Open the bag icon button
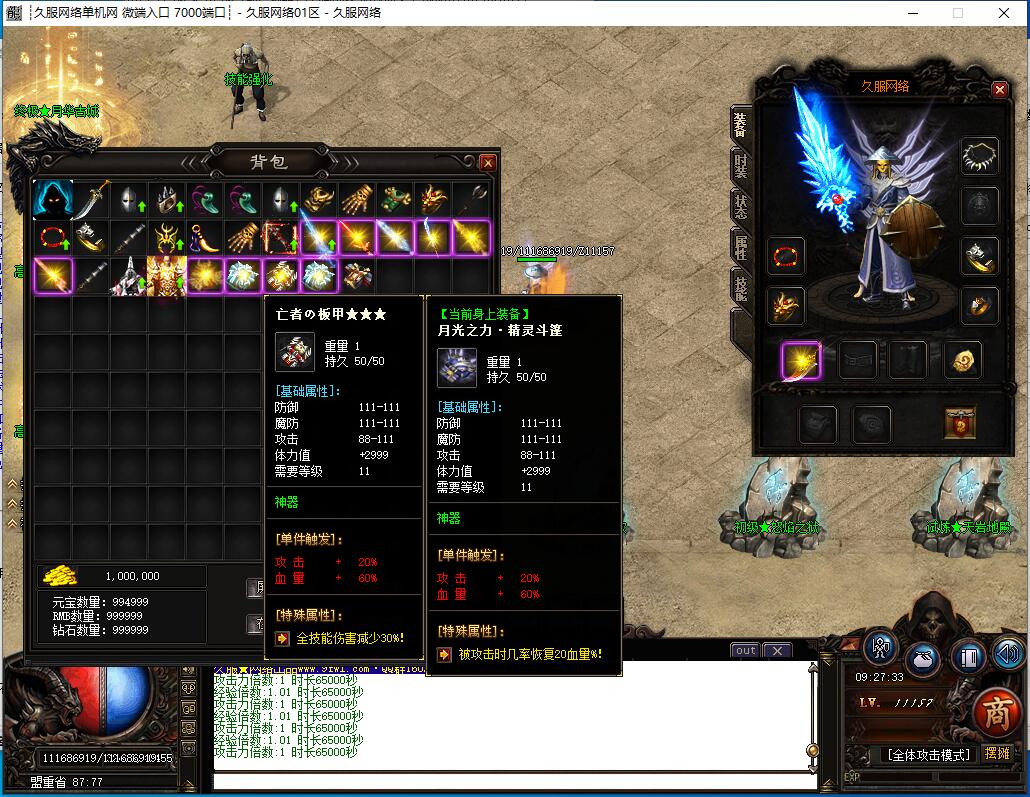 point(924,659)
